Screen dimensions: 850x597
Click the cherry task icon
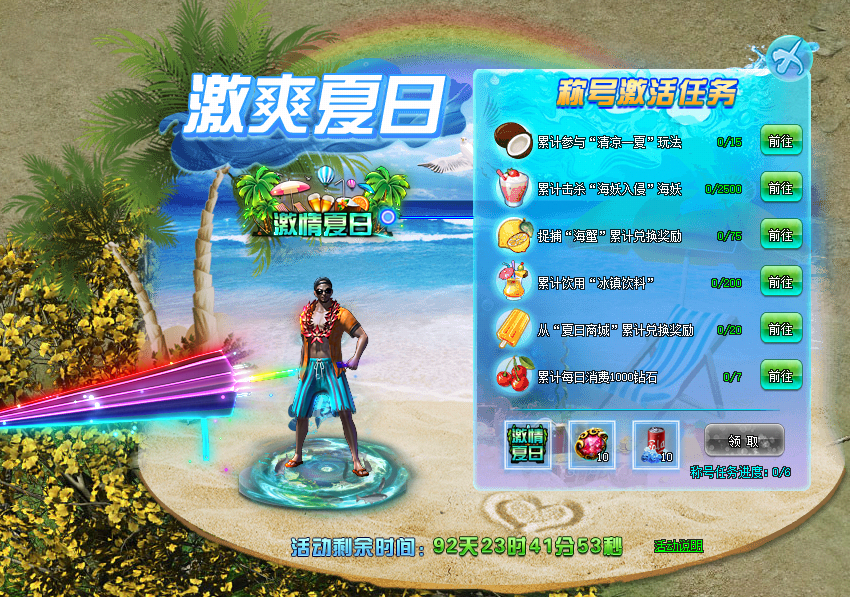(x=516, y=376)
